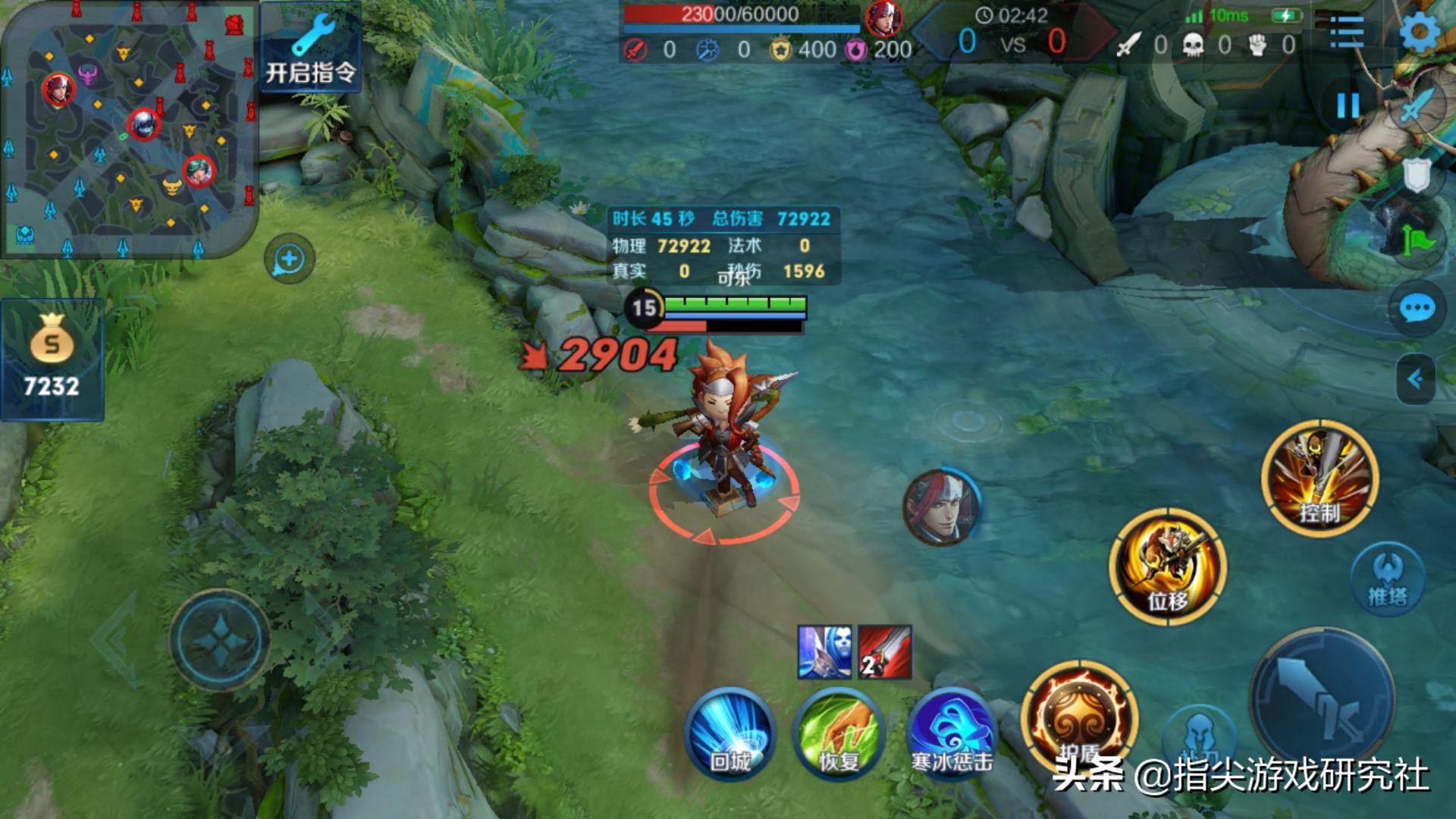The height and width of the screenshot is (819, 1456).
Task: Open the gold shop showing 7232
Action: (52, 360)
